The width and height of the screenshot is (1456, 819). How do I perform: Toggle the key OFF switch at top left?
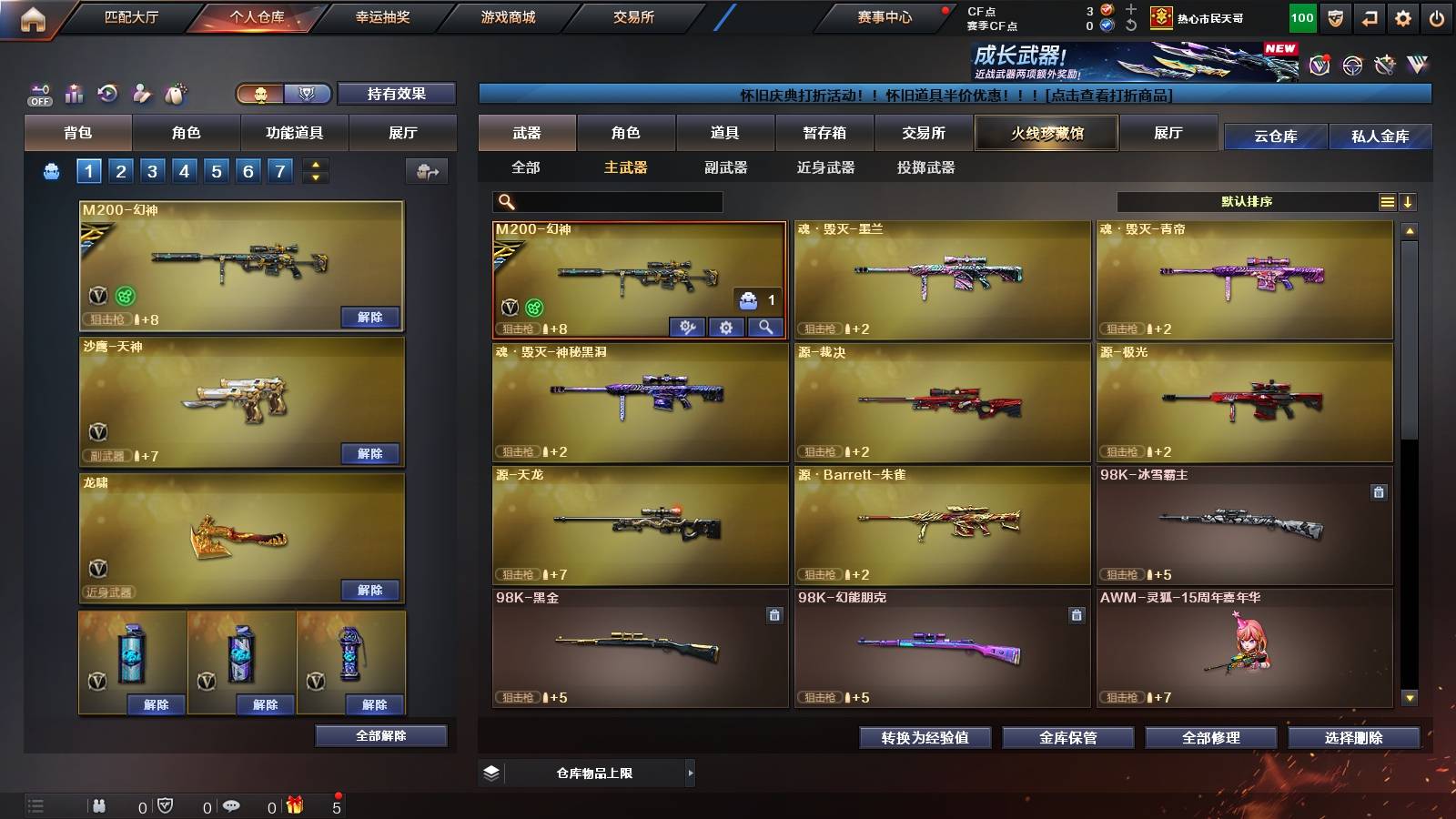click(x=39, y=94)
